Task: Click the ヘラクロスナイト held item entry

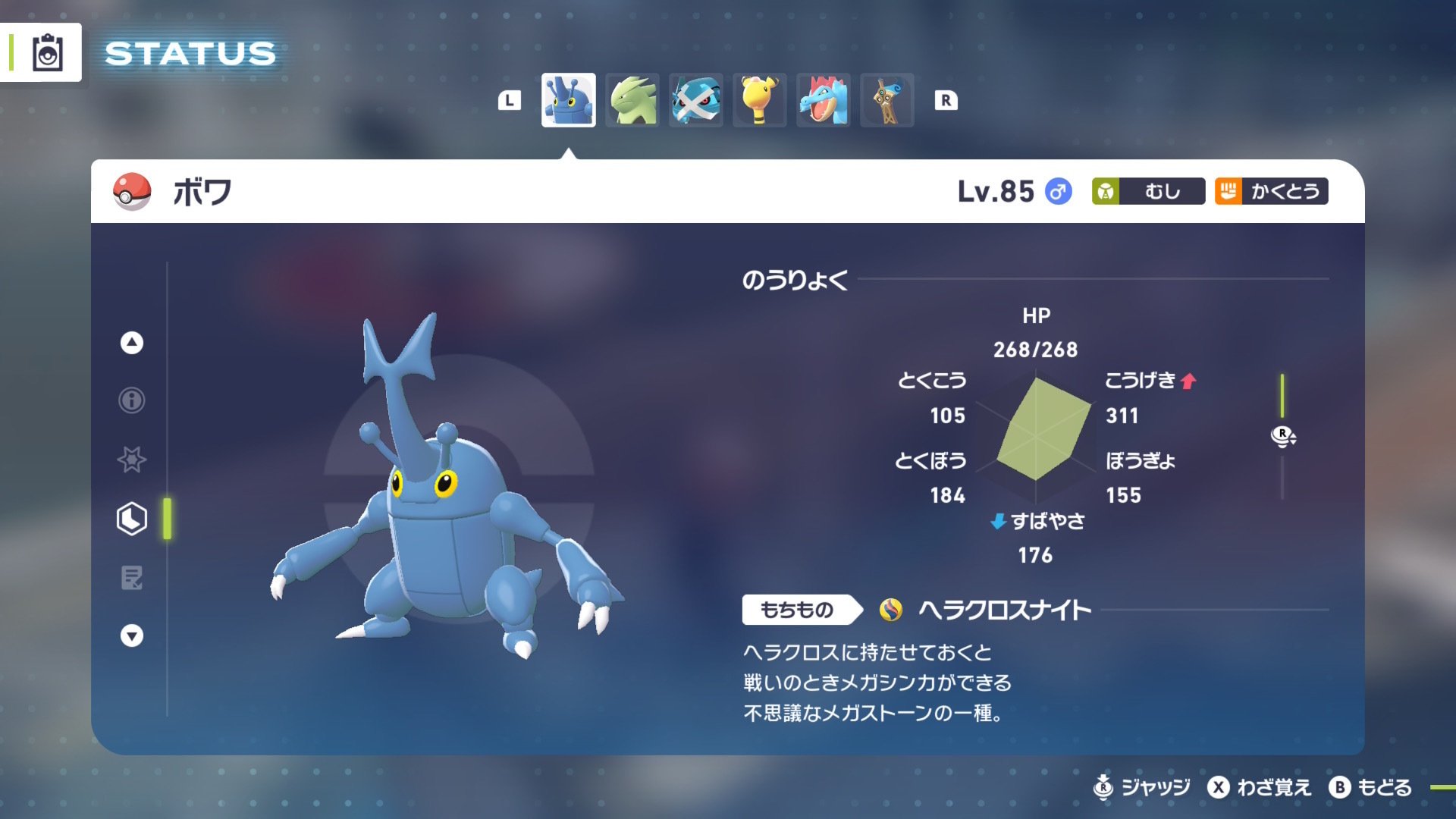Action: 1003,609
